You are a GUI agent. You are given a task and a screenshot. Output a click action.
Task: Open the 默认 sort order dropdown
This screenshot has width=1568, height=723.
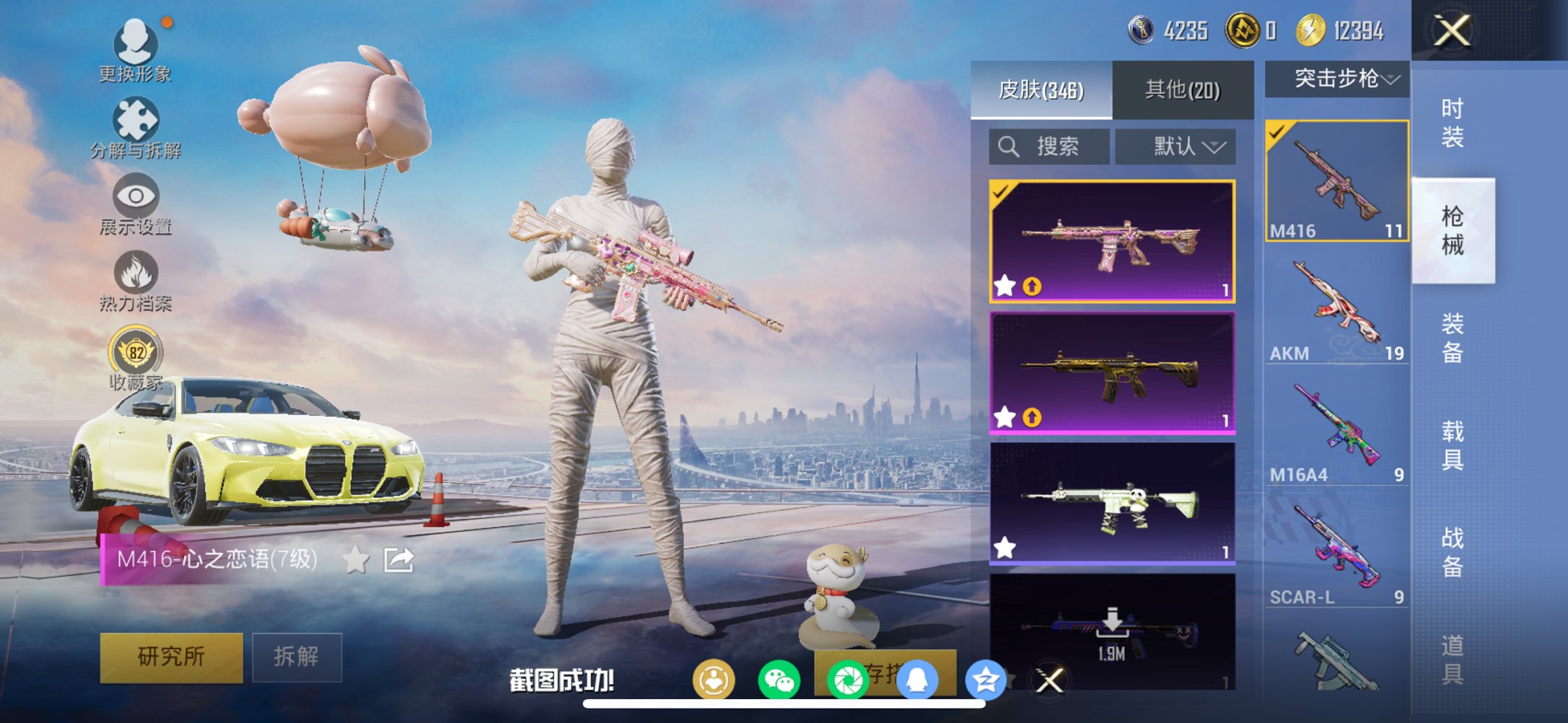1176,146
